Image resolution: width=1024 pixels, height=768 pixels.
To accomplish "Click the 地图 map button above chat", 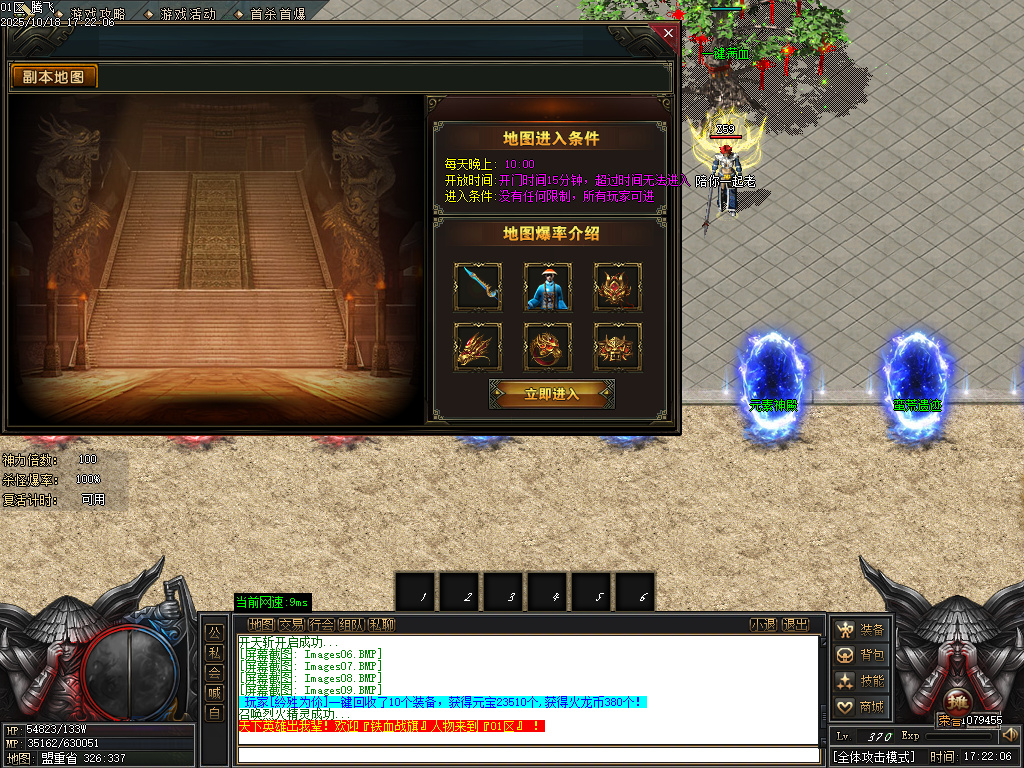I will pyautogui.click(x=261, y=625).
